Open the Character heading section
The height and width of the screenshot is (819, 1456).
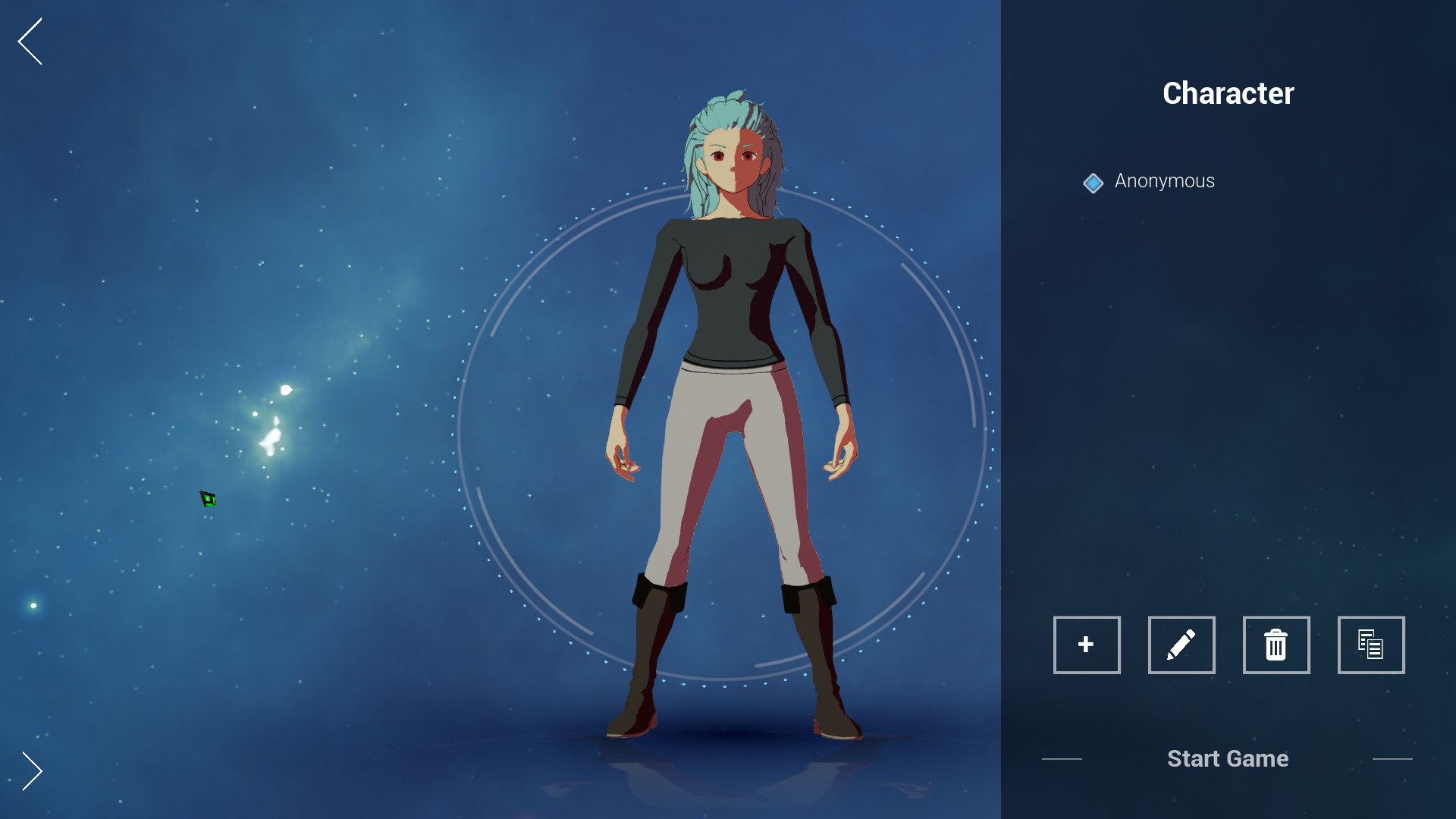click(x=1228, y=93)
